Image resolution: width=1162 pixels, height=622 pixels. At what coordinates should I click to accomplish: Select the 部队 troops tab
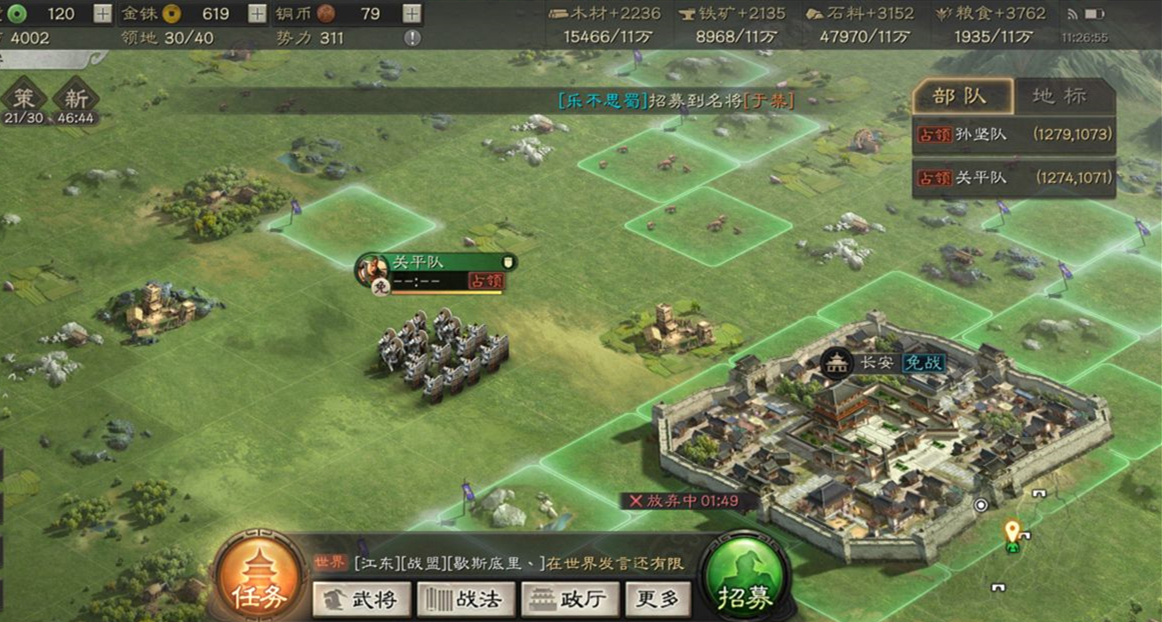pos(961,97)
